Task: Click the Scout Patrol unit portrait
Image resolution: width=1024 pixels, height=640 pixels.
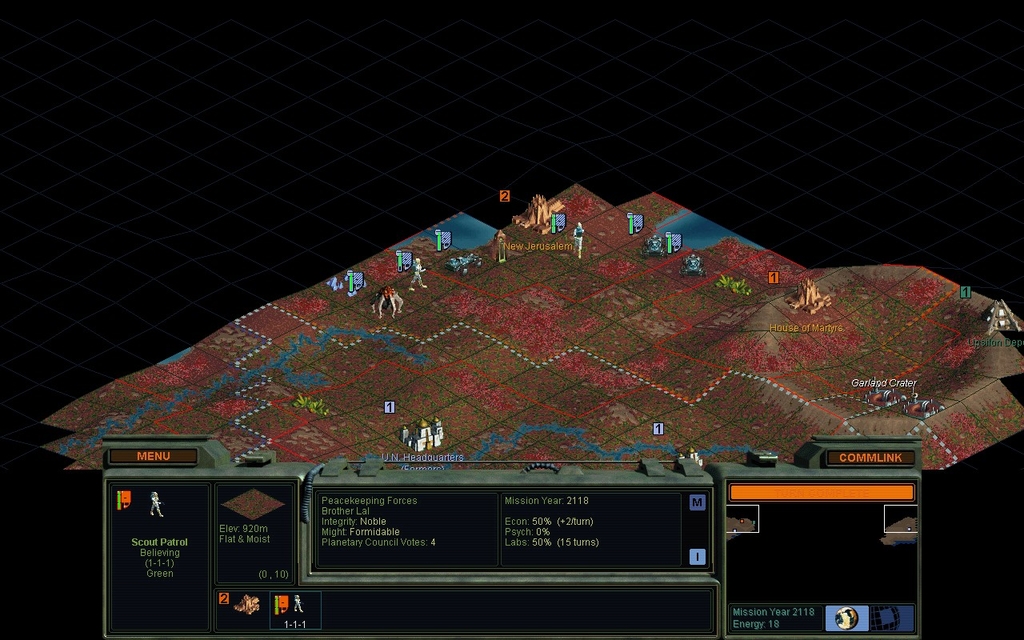Action: [x=156, y=504]
